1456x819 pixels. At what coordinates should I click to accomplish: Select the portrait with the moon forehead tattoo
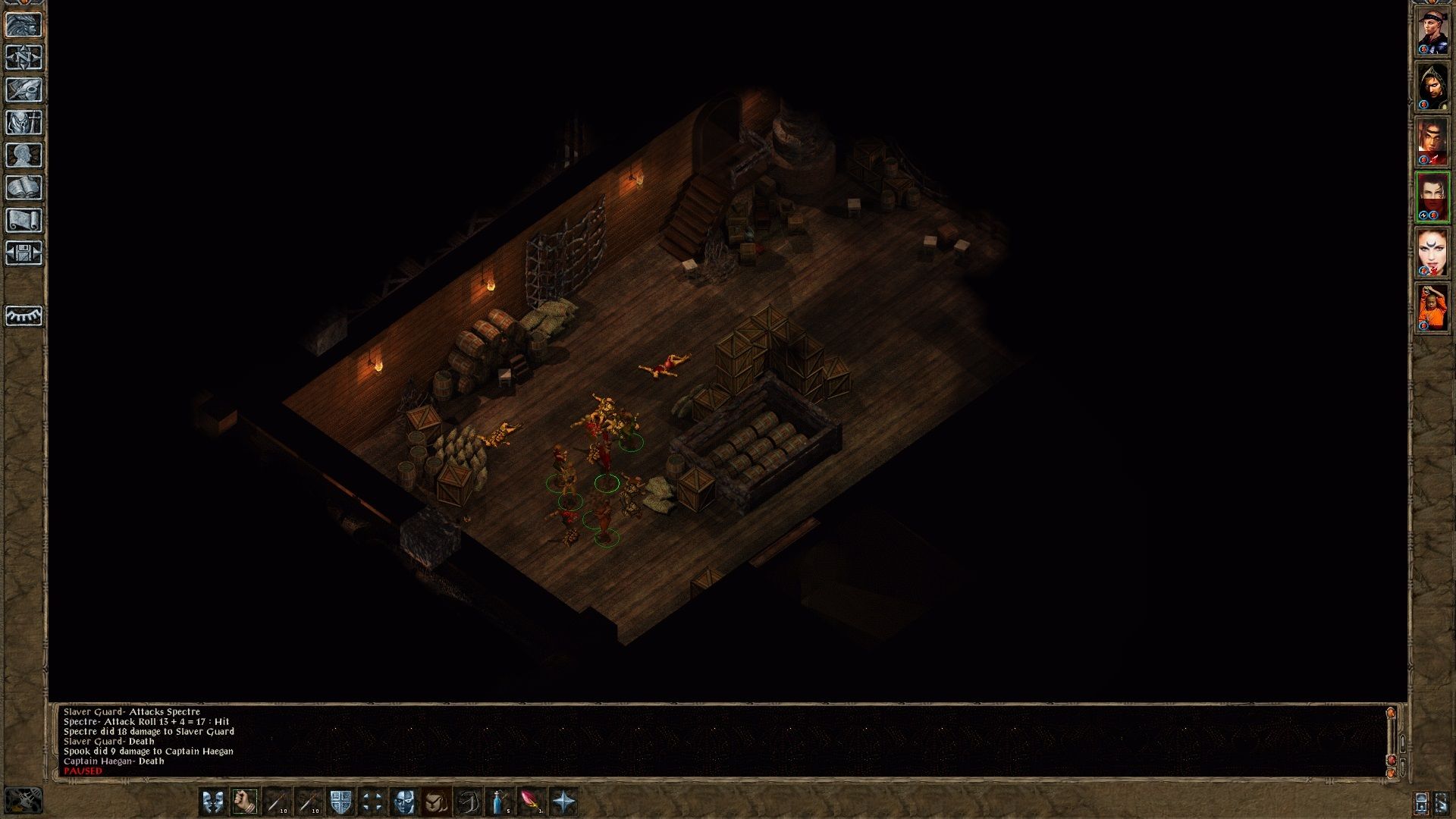(1432, 253)
